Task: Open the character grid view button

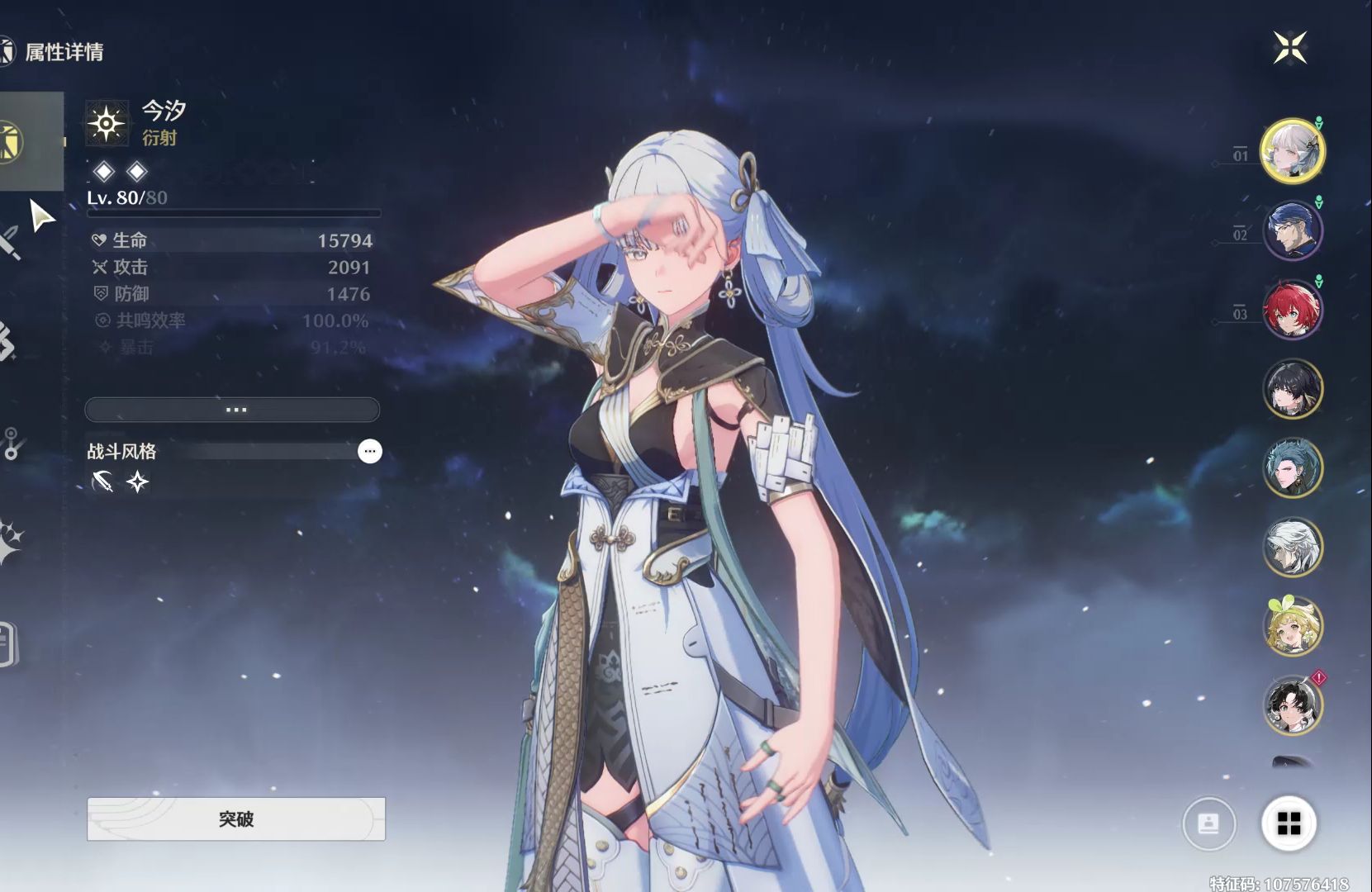Action: (x=1289, y=823)
